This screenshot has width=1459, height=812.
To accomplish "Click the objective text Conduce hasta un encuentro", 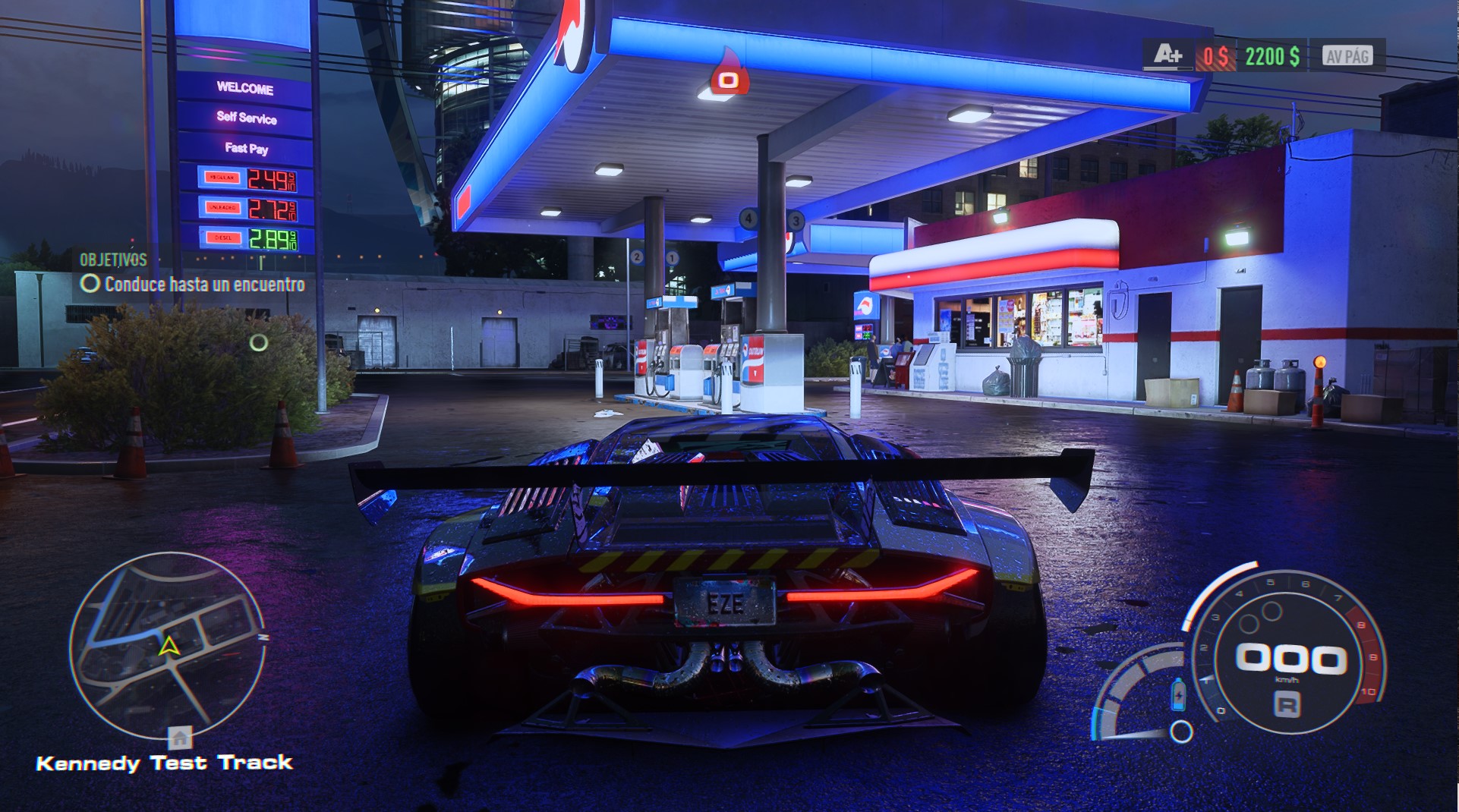I will (205, 286).
